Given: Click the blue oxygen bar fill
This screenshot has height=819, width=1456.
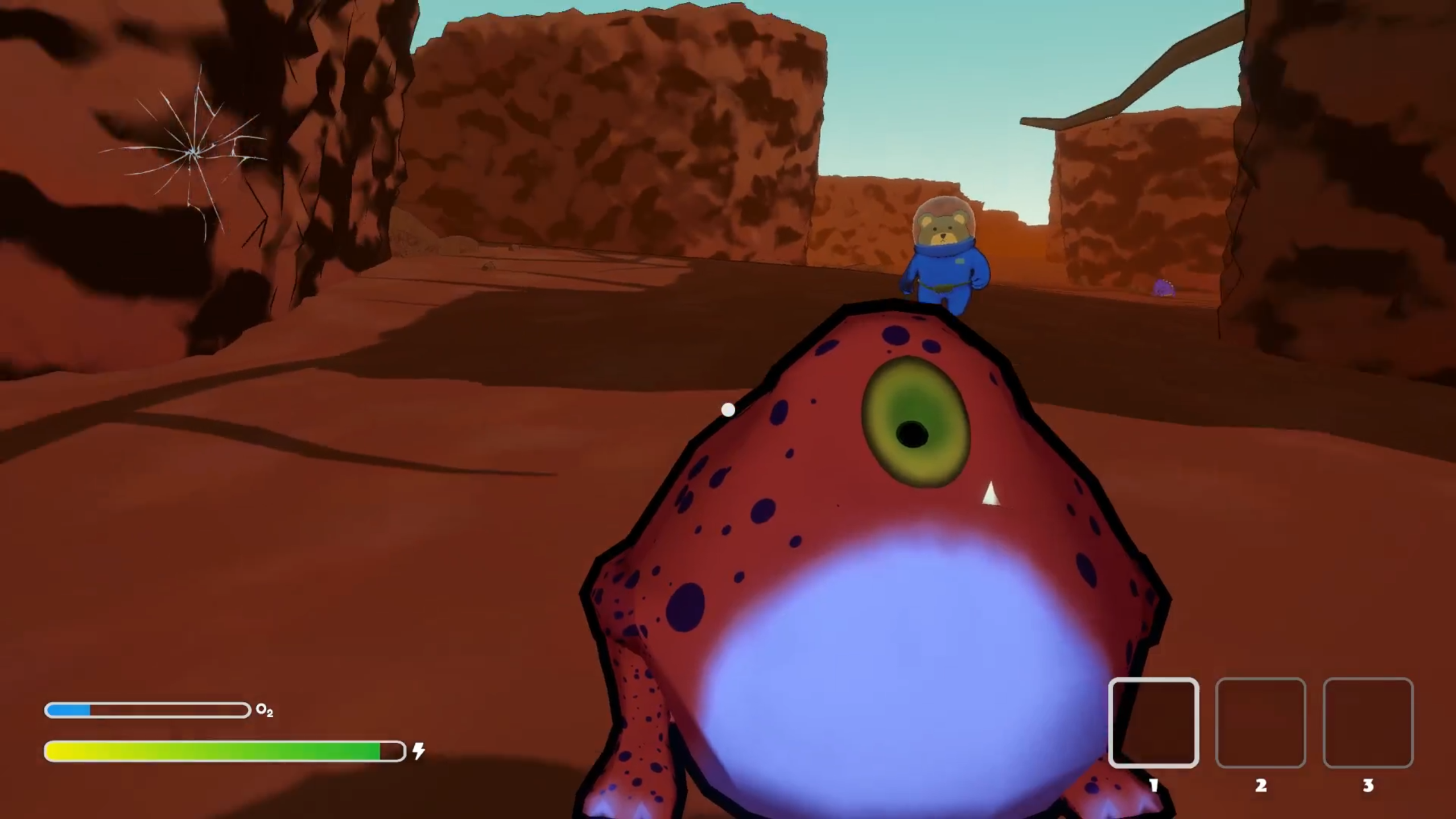Looking at the screenshot, I should pyautogui.click(x=68, y=709).
